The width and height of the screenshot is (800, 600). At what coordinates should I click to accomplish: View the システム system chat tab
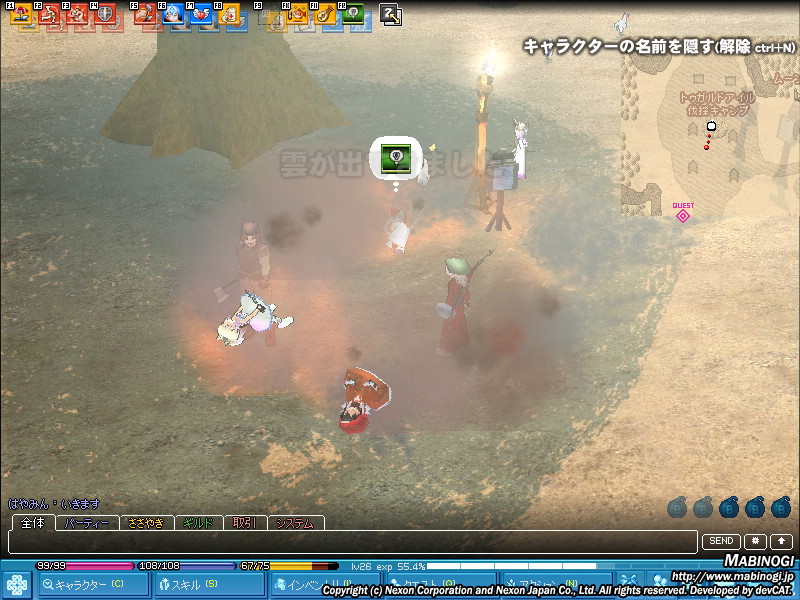pos(296,523)
